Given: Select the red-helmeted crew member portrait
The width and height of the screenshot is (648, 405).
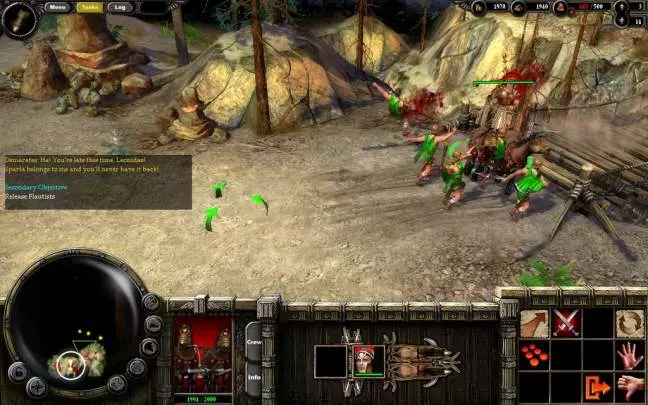Looking at the screenshot, I should click(x=367, y=359).
